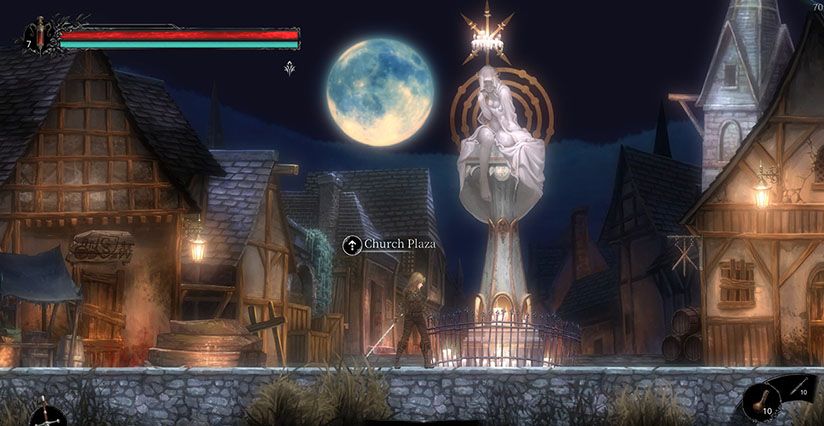The image size is (824, 426).
Task: Click the equipped sword weapon slot
Action: point(44,412)
